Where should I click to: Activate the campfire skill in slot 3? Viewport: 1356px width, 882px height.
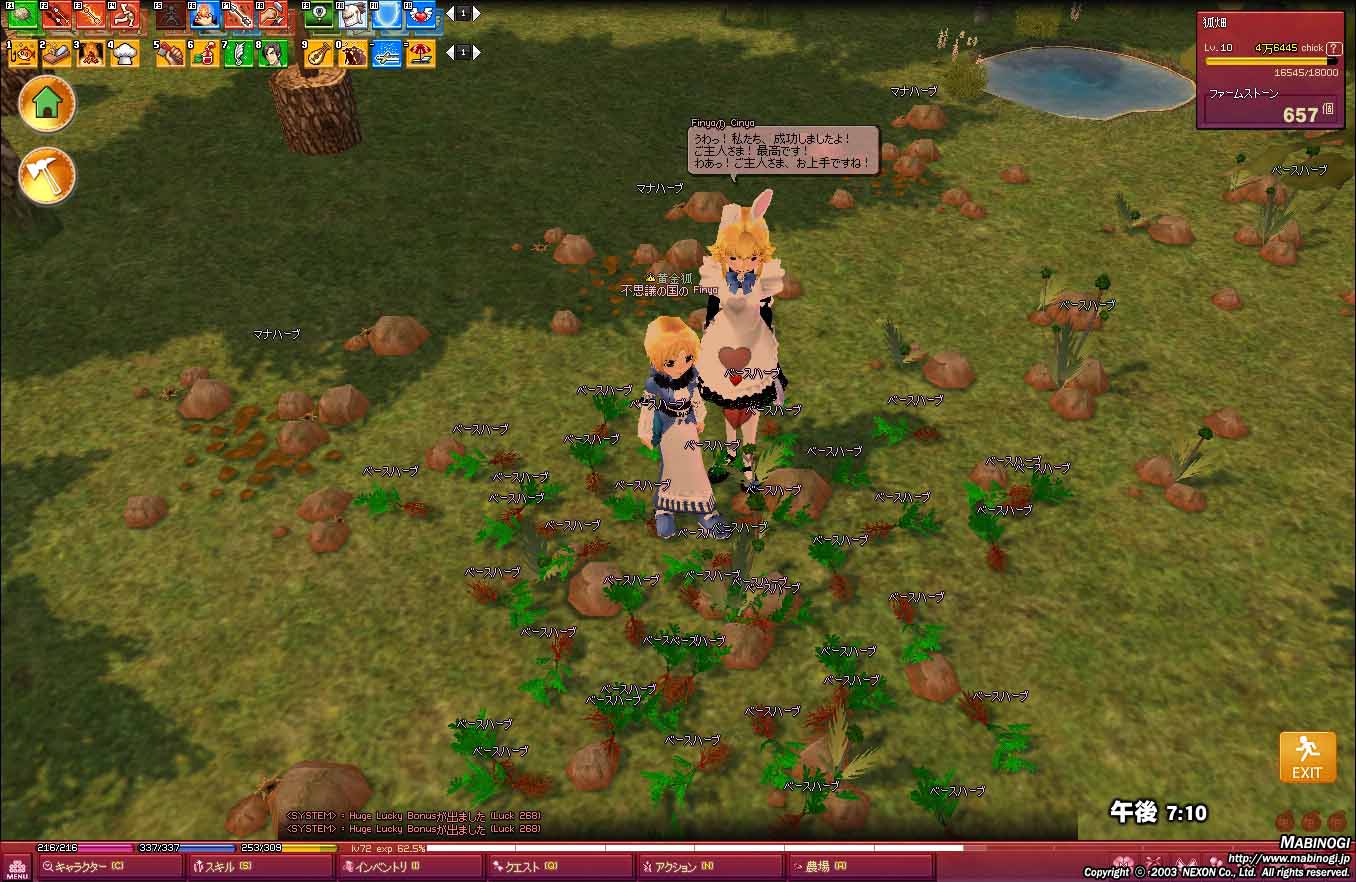click(x=91, y=53)
